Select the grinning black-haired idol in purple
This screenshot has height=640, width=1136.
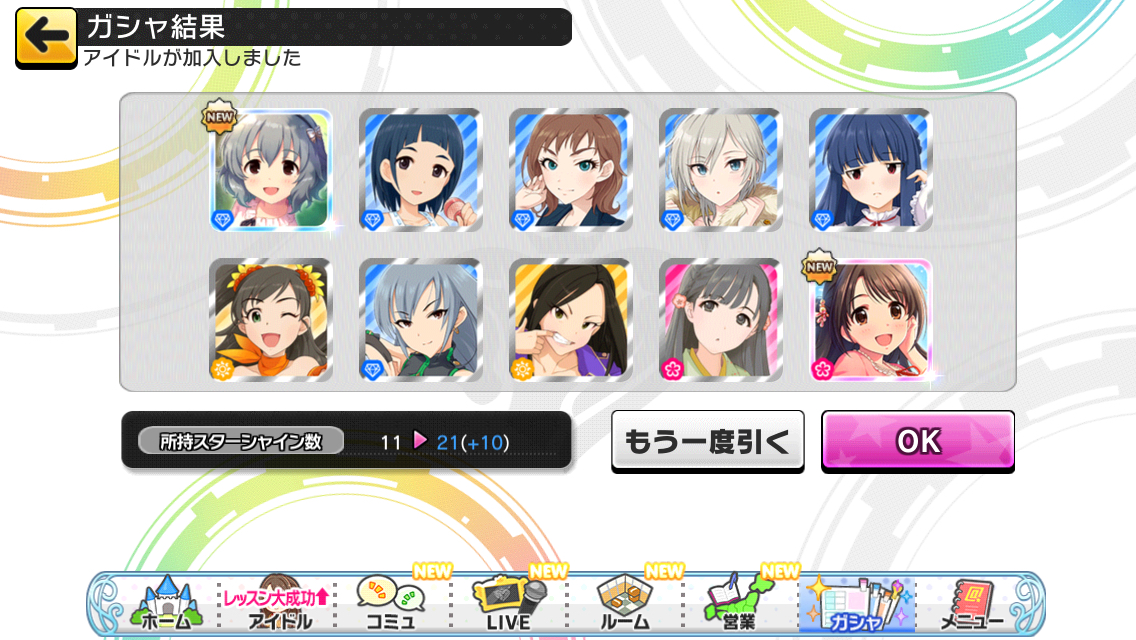tap(571, 320)
